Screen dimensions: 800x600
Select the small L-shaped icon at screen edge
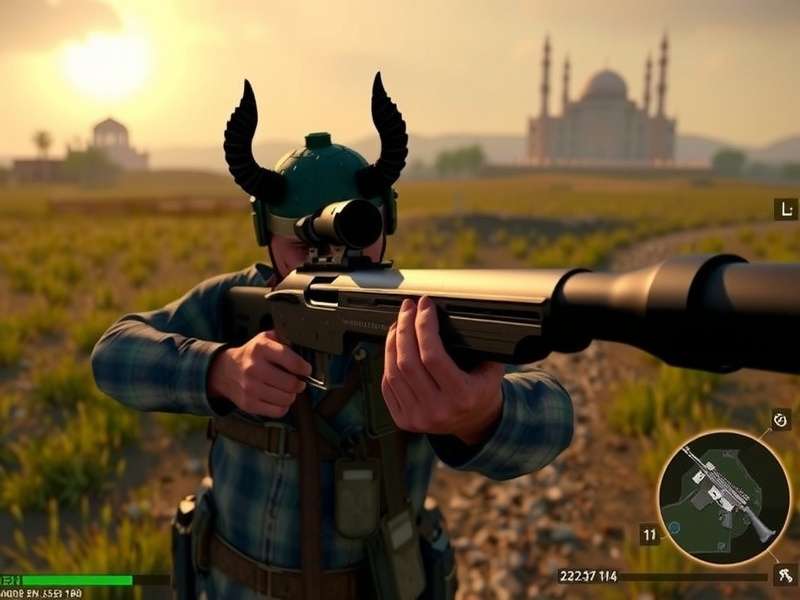pos(785,209)
